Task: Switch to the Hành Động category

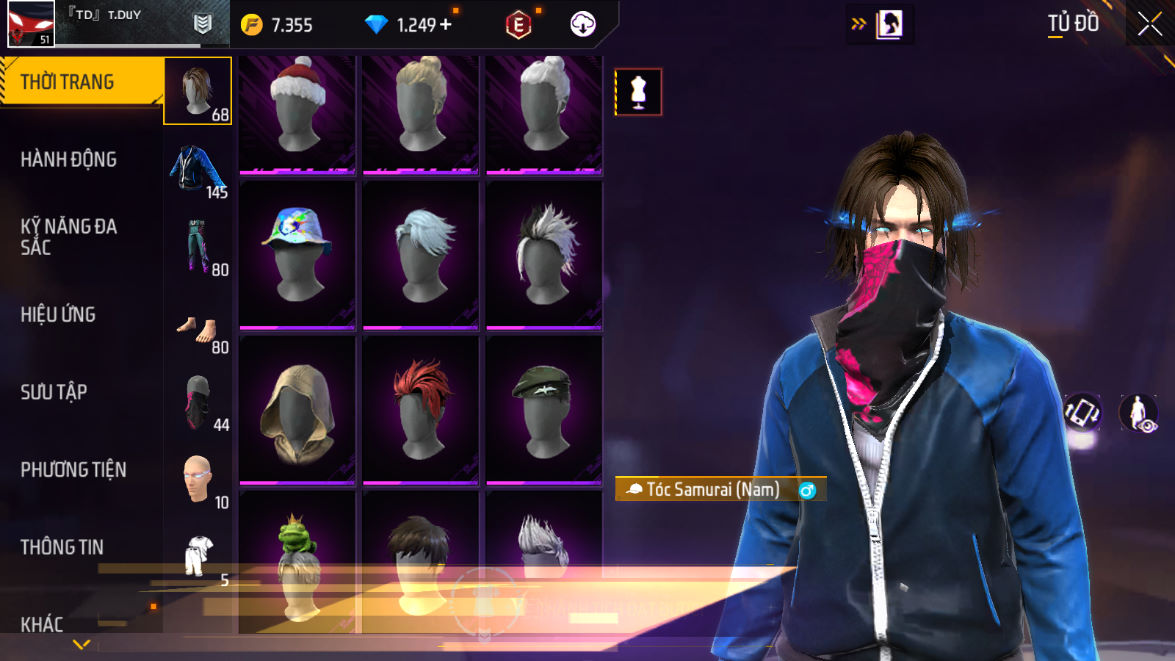Action: pos(69,159)
